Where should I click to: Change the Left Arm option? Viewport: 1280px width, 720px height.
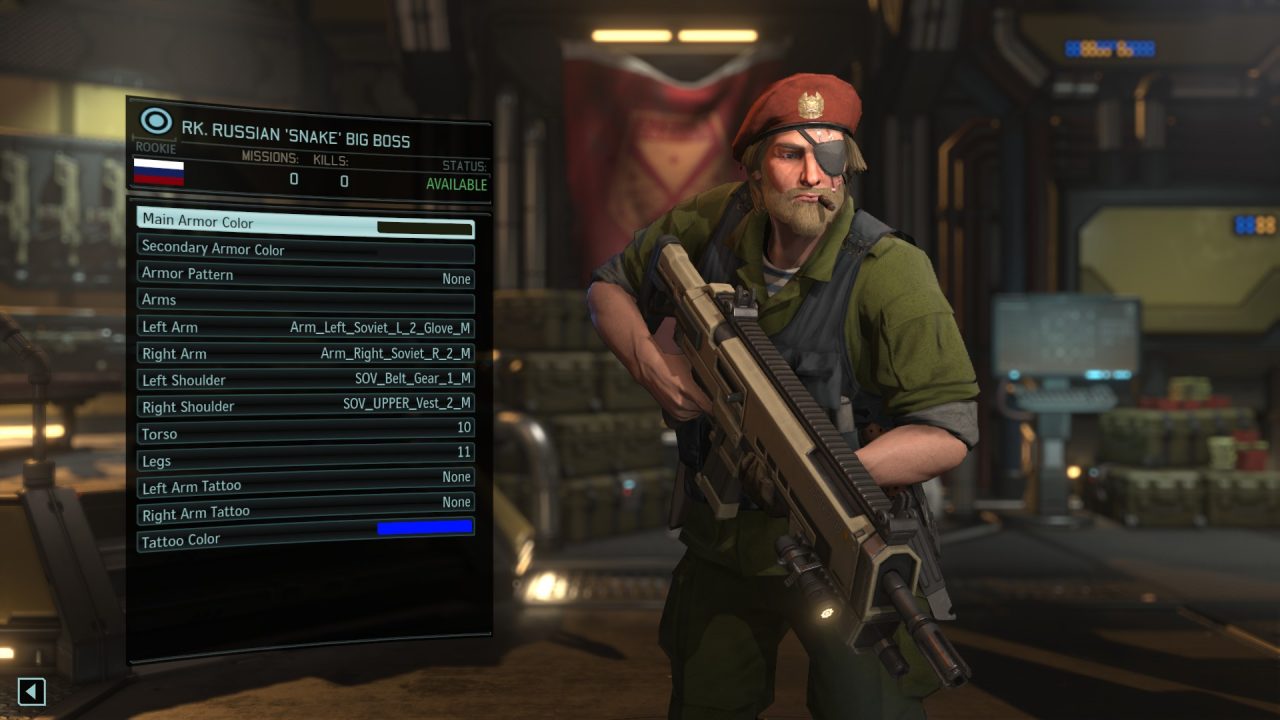305,327
